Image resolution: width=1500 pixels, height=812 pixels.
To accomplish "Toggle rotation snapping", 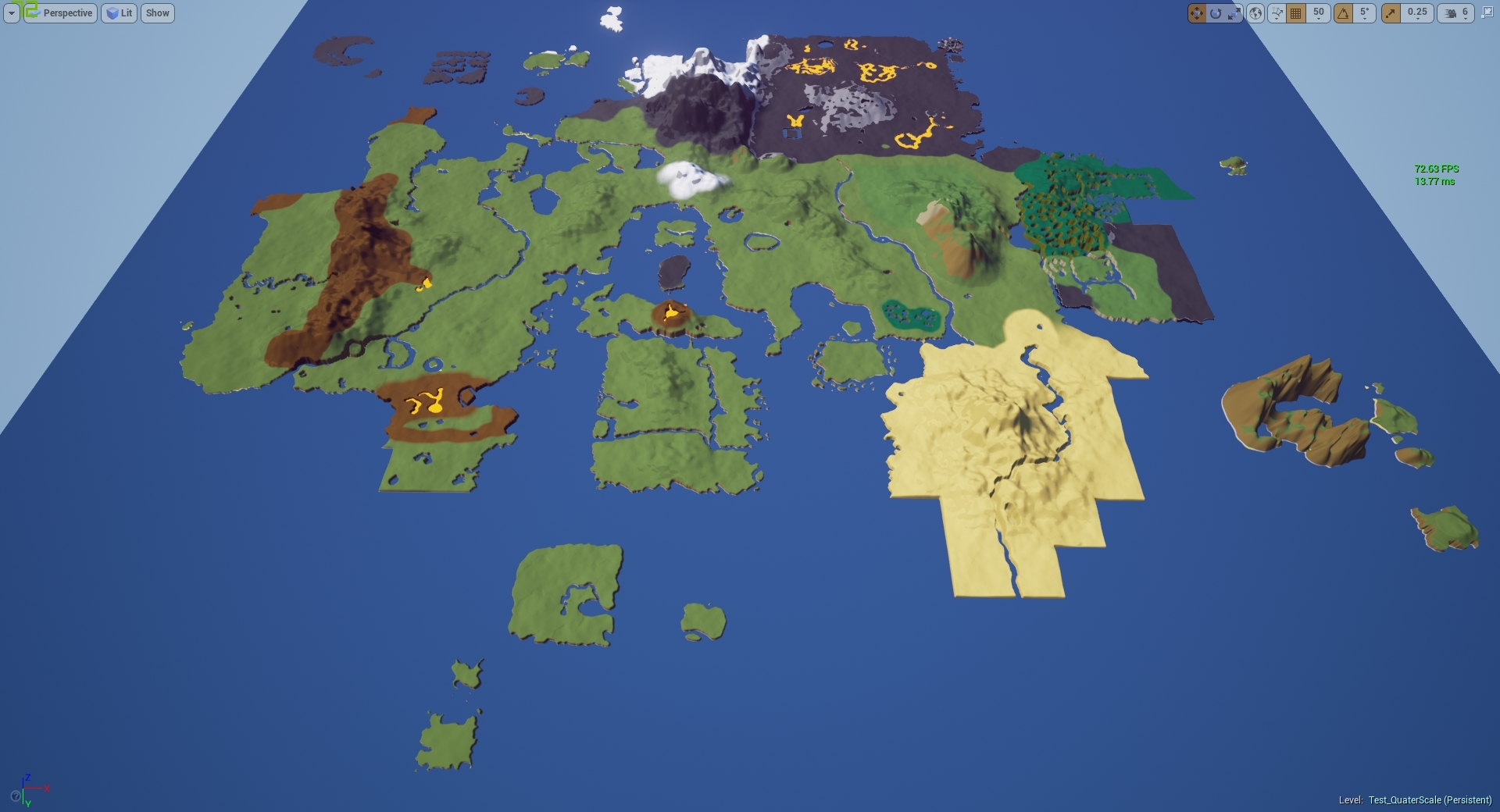I will pos(1345,13).
